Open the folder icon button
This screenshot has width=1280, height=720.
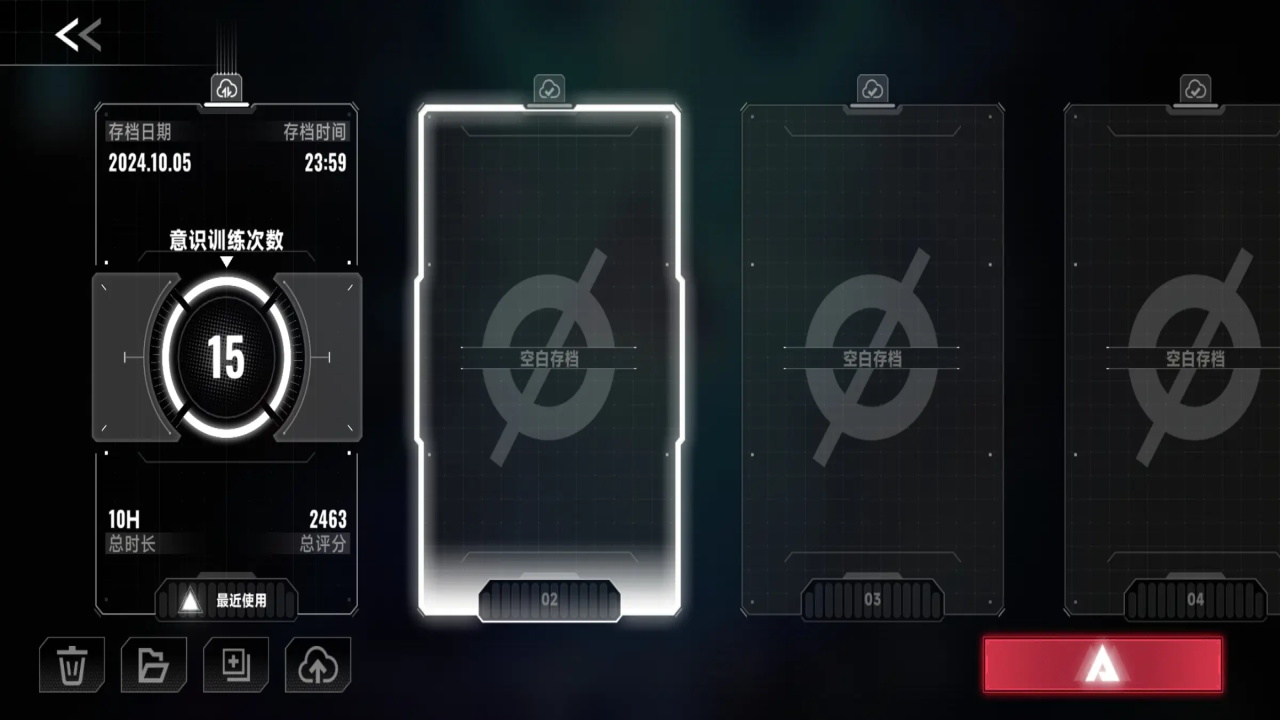[153, 665]
